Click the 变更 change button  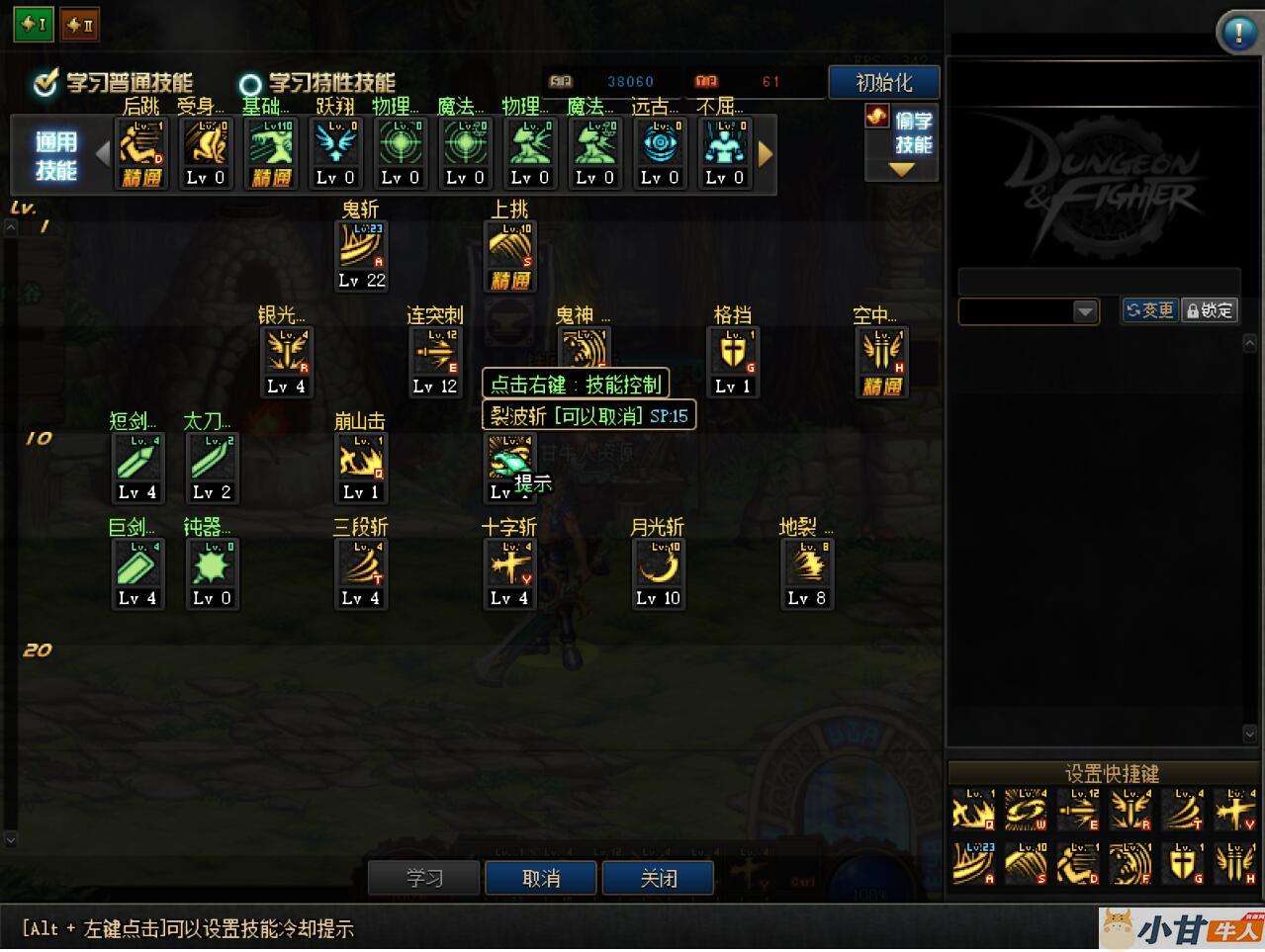[x=1150, y=310]
